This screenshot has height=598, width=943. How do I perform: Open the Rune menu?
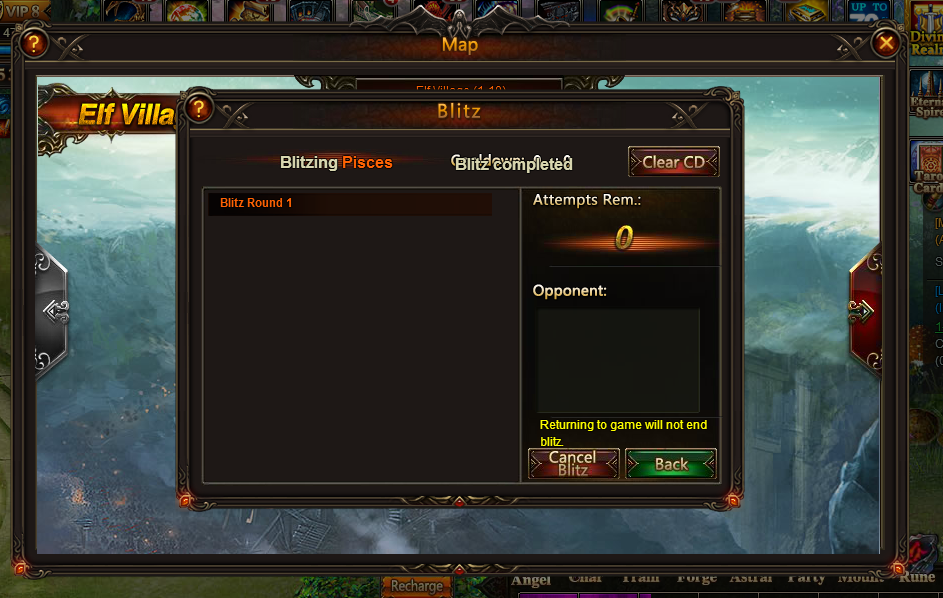click(917, 577)
